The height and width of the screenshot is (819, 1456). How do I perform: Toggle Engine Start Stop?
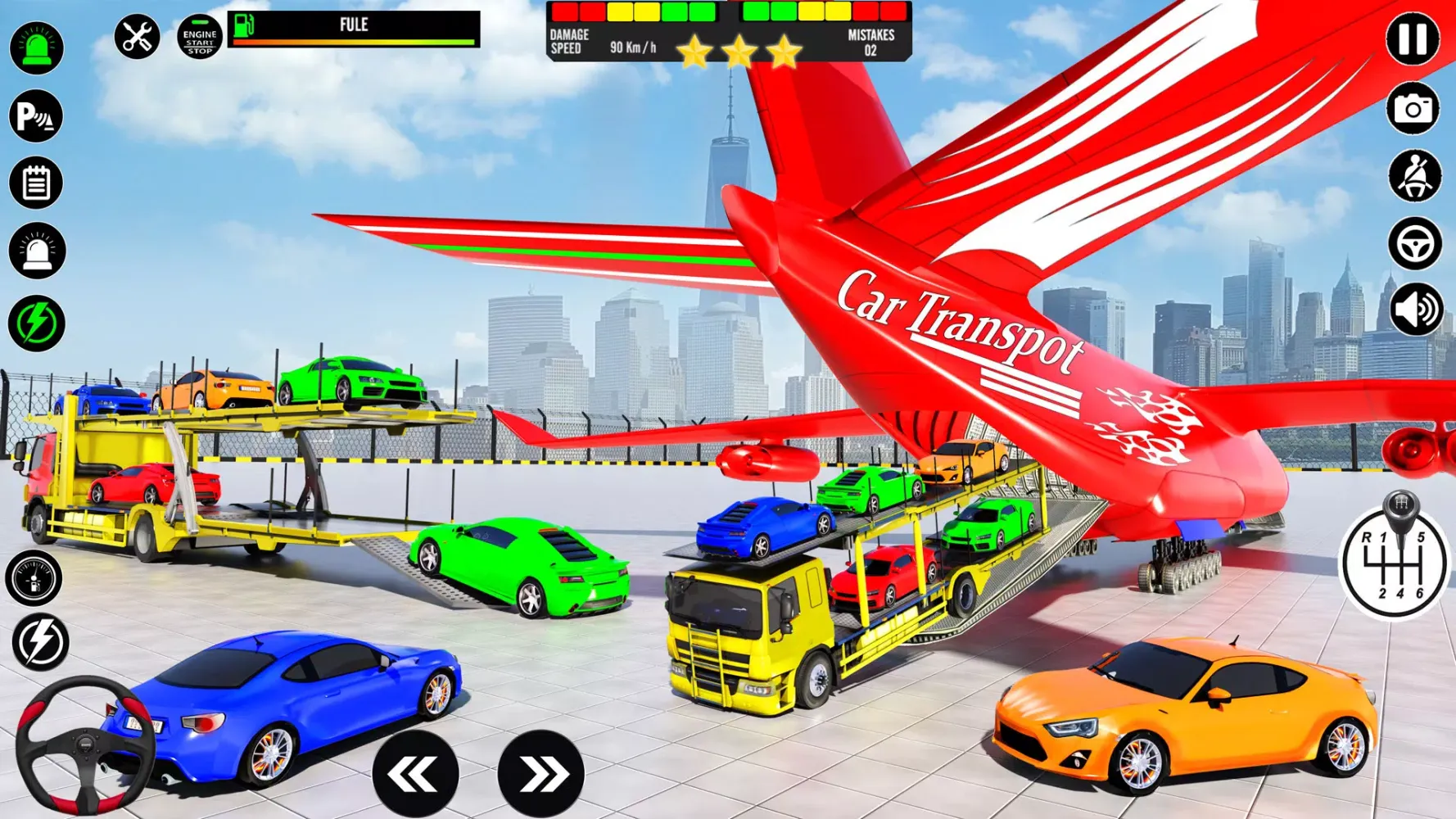pos(199,36)
